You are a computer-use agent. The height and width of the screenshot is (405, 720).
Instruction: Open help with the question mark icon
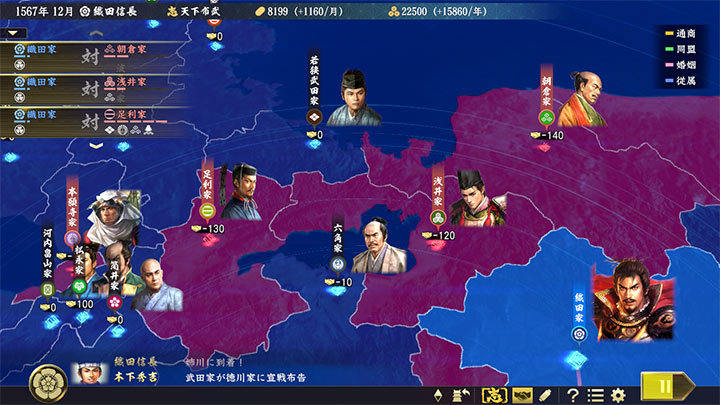[x=573, y=395]
